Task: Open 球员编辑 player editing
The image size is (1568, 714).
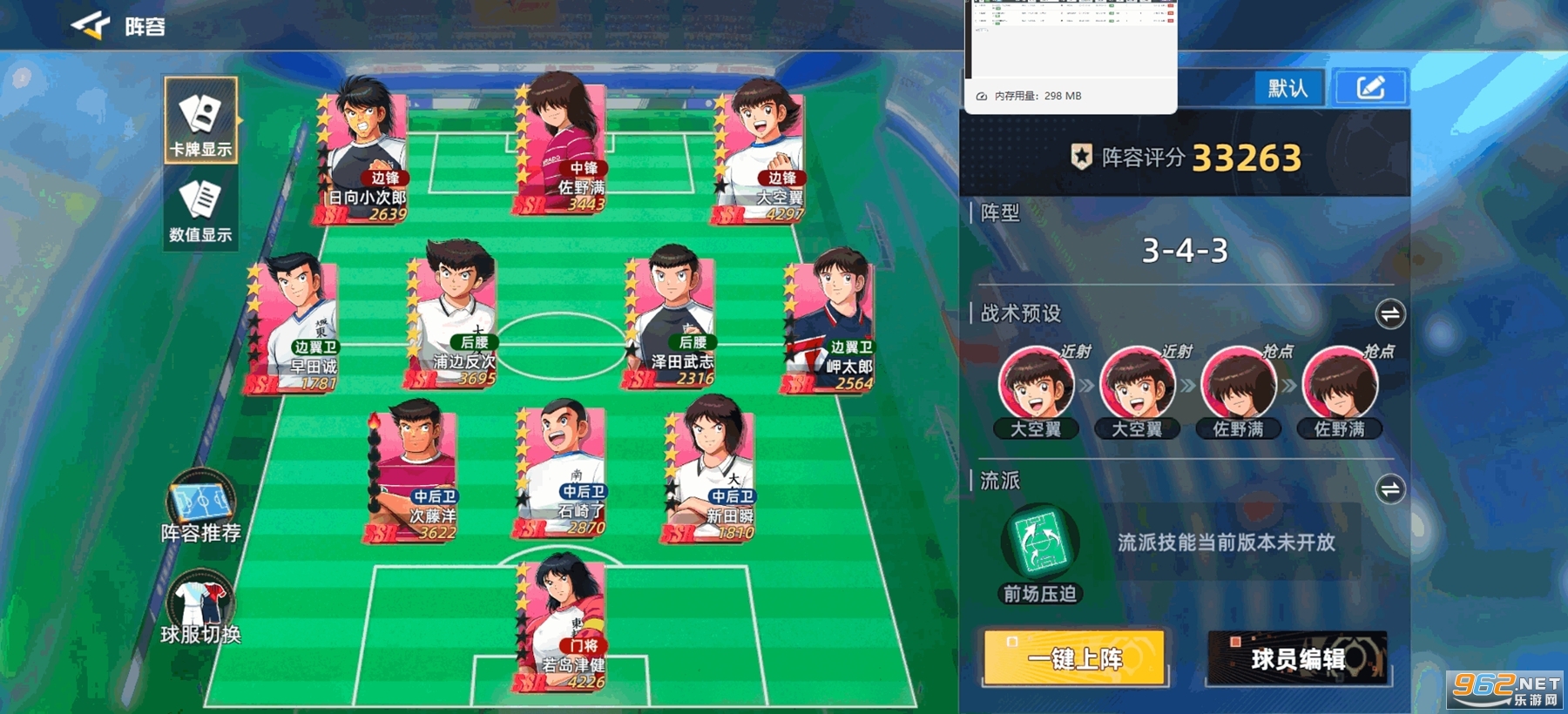Action: (x=1297, y=658)
